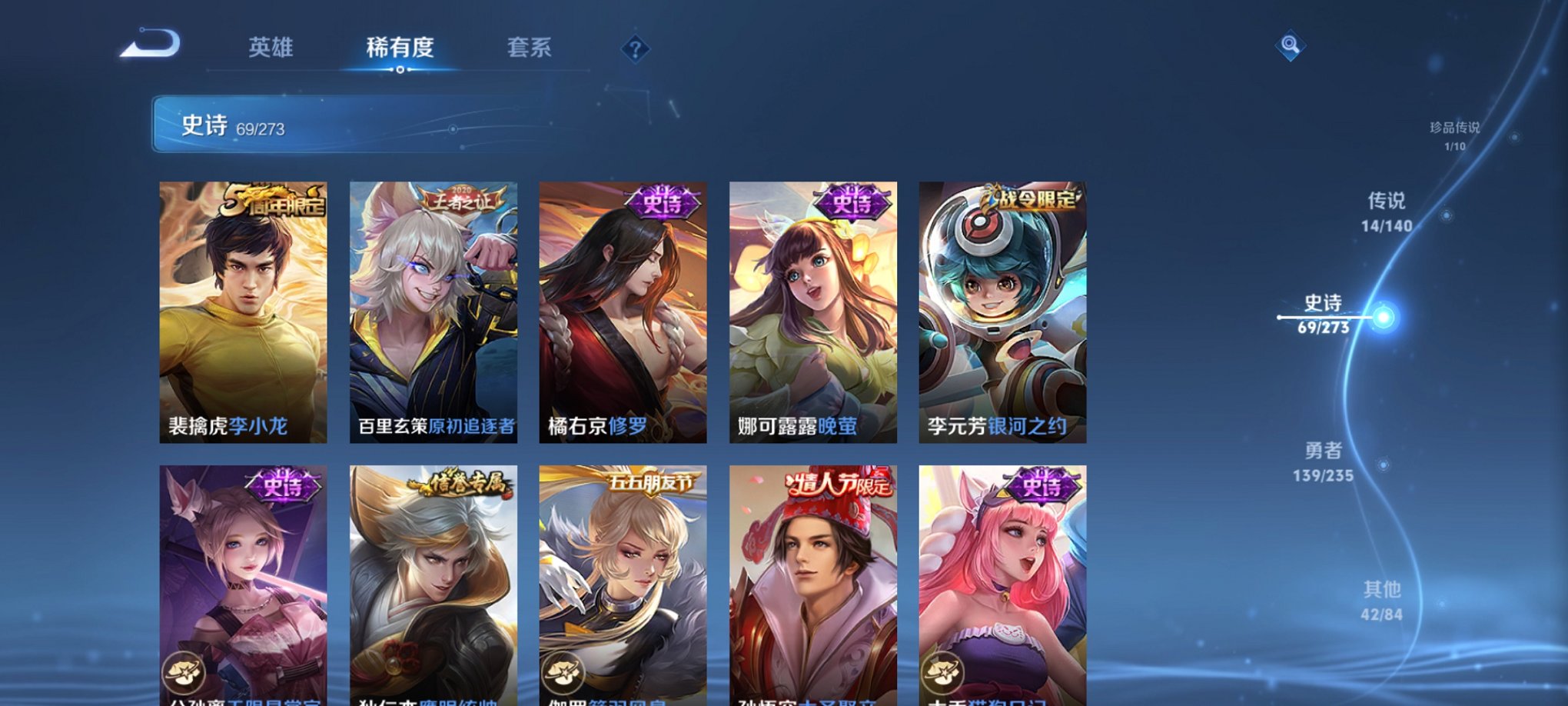This screenshot has width=1568, height=706.
Task: Select the 稀有度 tab
Action: (400, 48)
